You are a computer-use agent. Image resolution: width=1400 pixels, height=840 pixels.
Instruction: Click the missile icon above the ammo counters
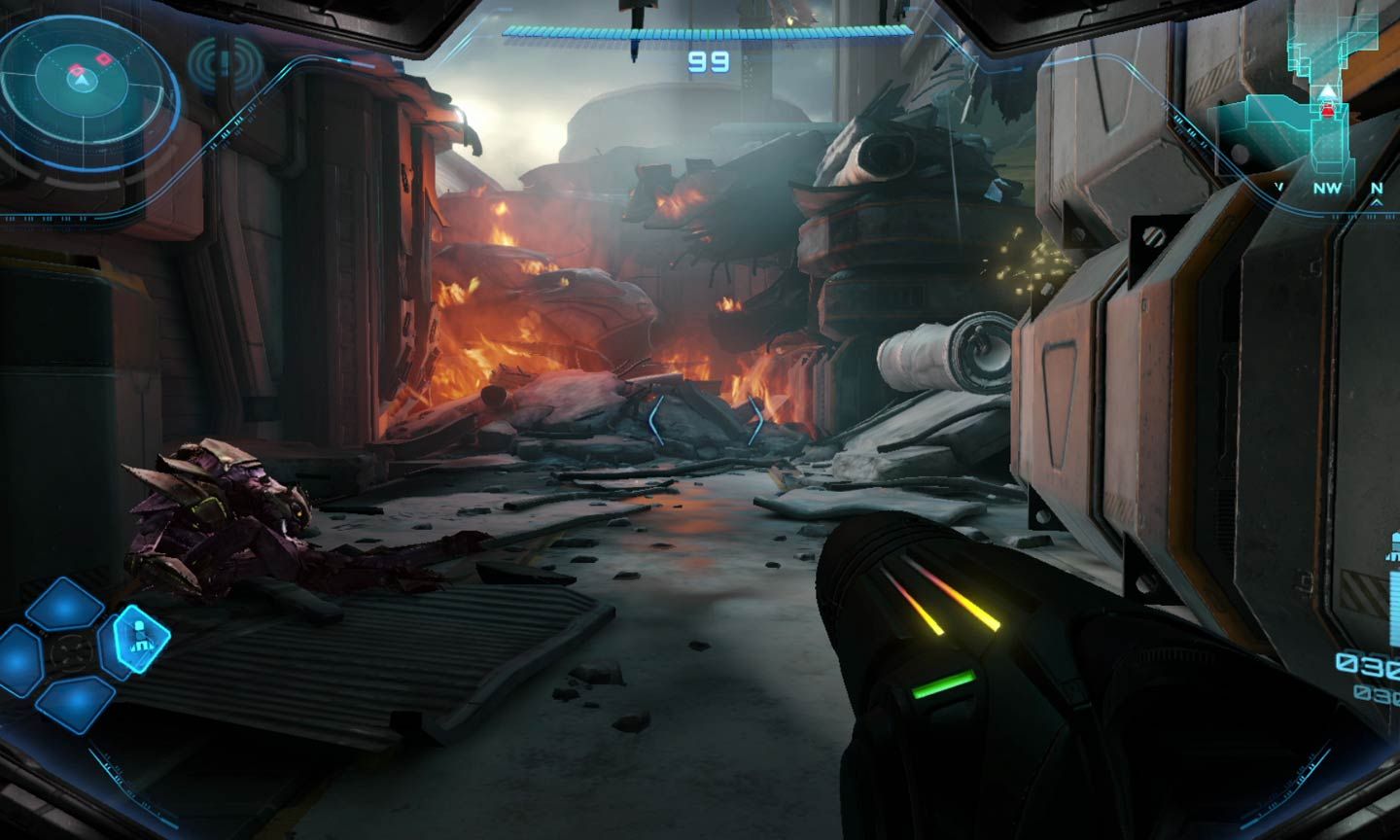tap(1392, 542)
